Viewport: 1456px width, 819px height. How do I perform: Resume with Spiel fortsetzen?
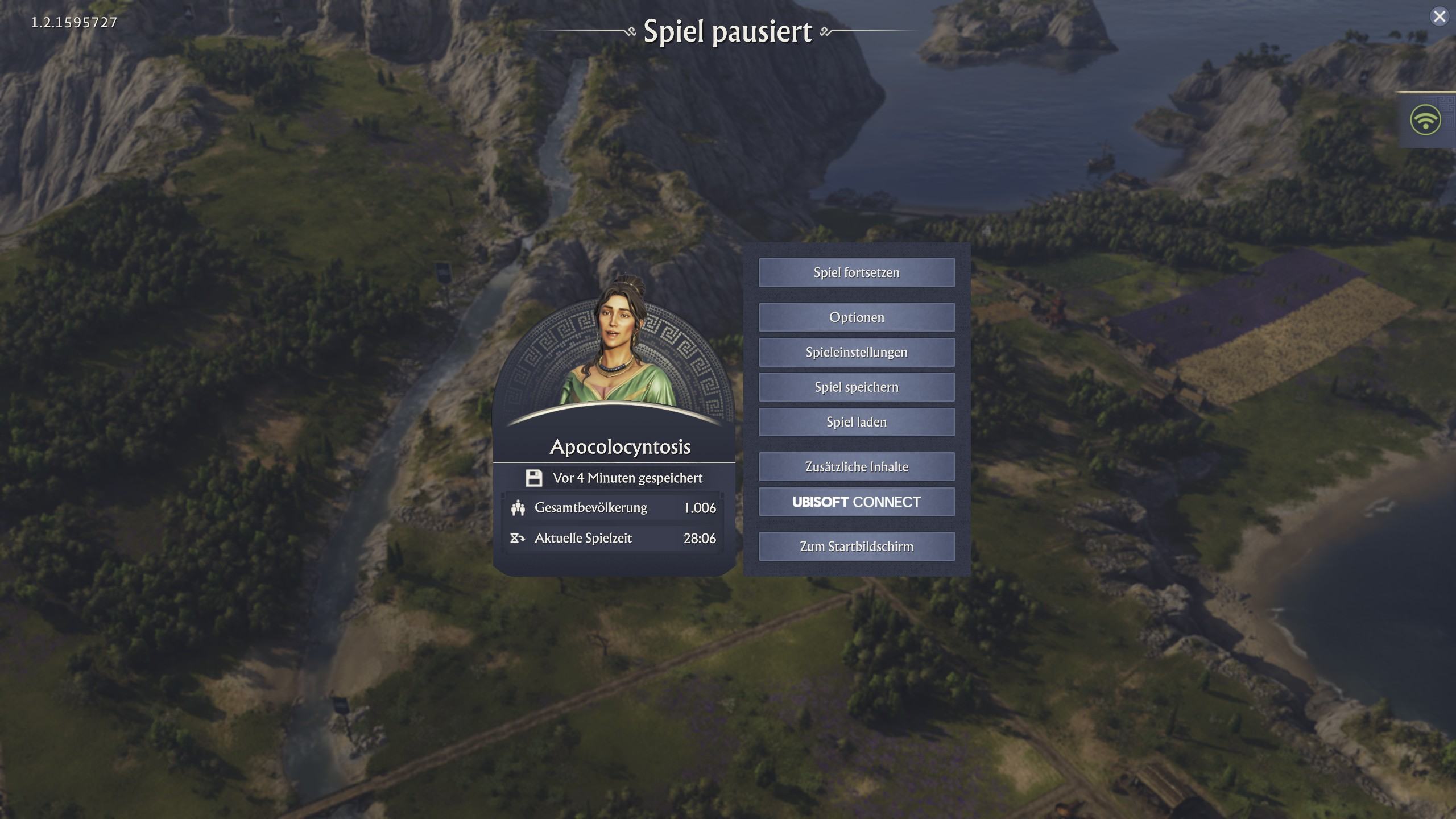click(x=857, y=272)
